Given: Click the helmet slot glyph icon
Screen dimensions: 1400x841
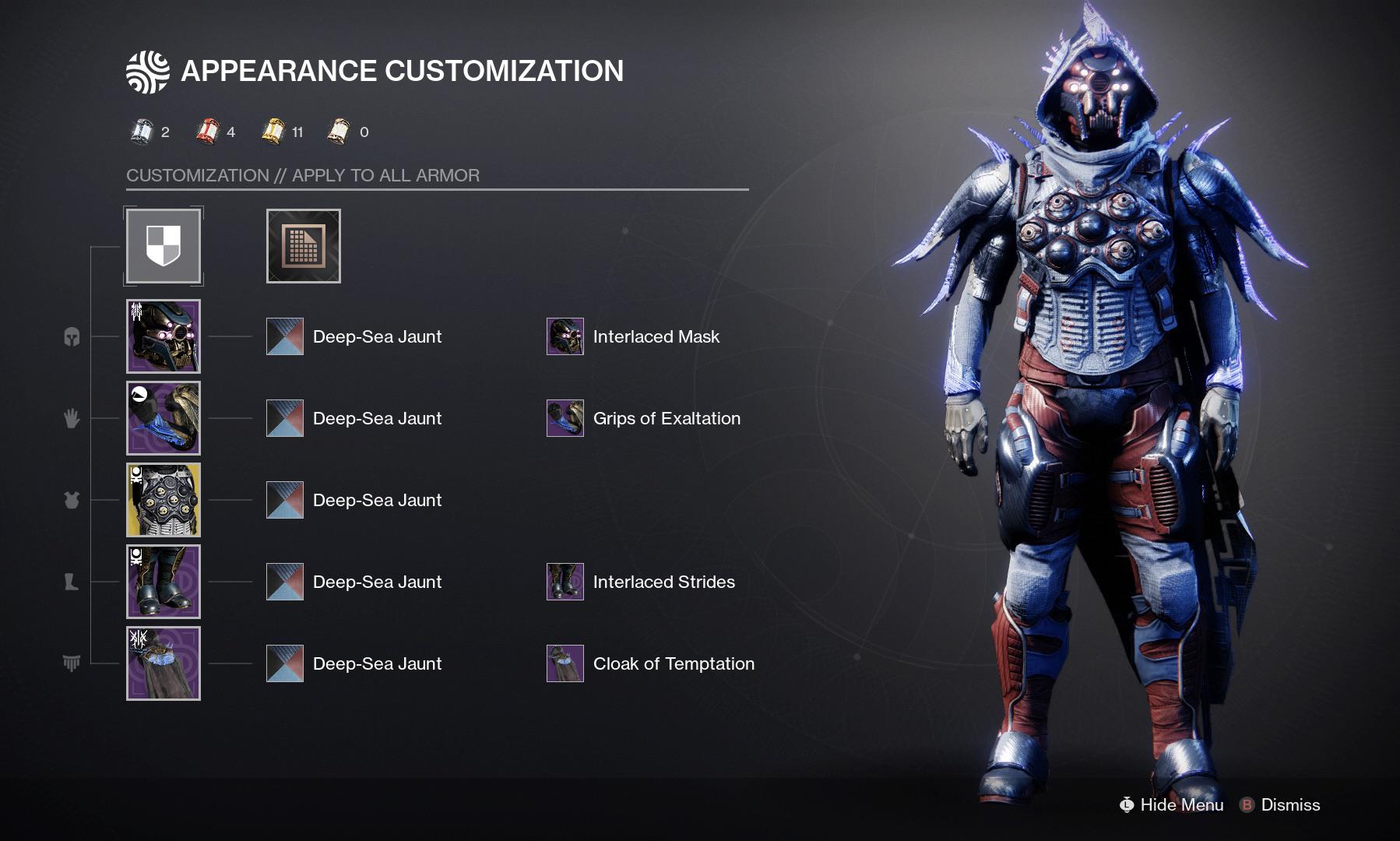Looking at the screenshot, I should click(x=71, y=336).
